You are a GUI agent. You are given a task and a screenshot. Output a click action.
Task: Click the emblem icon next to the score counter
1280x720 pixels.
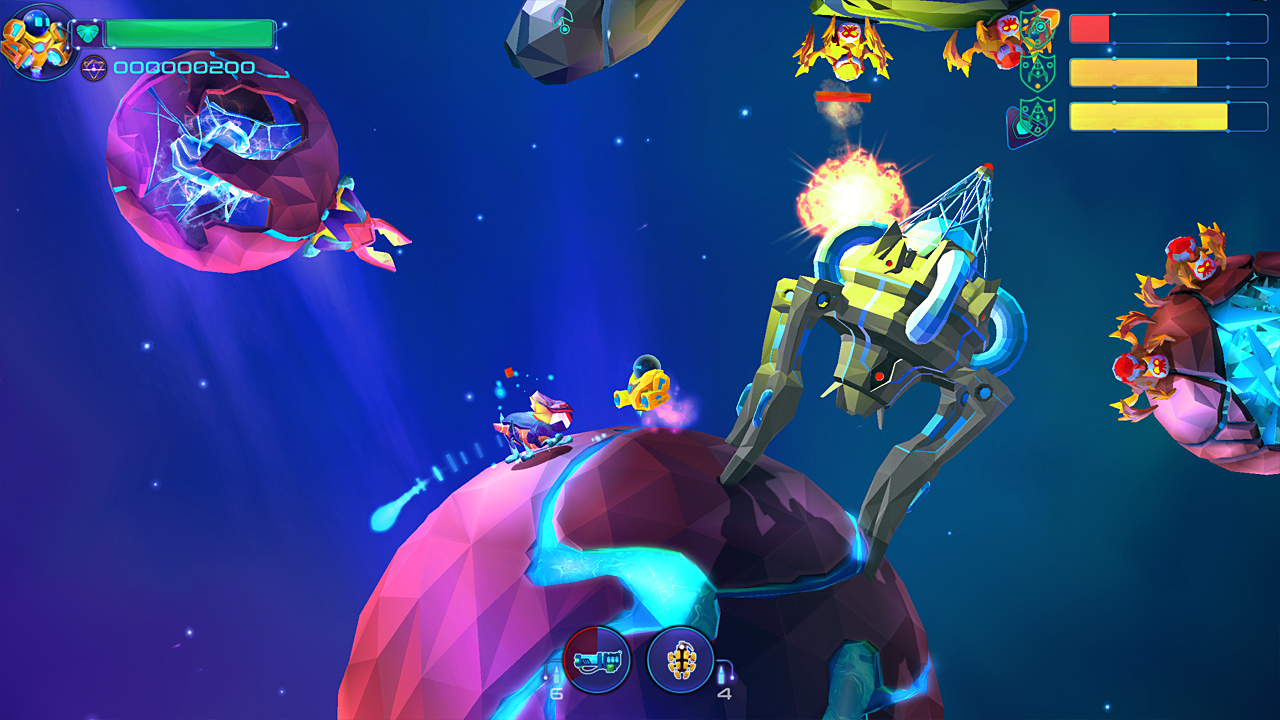click(94, 69)
